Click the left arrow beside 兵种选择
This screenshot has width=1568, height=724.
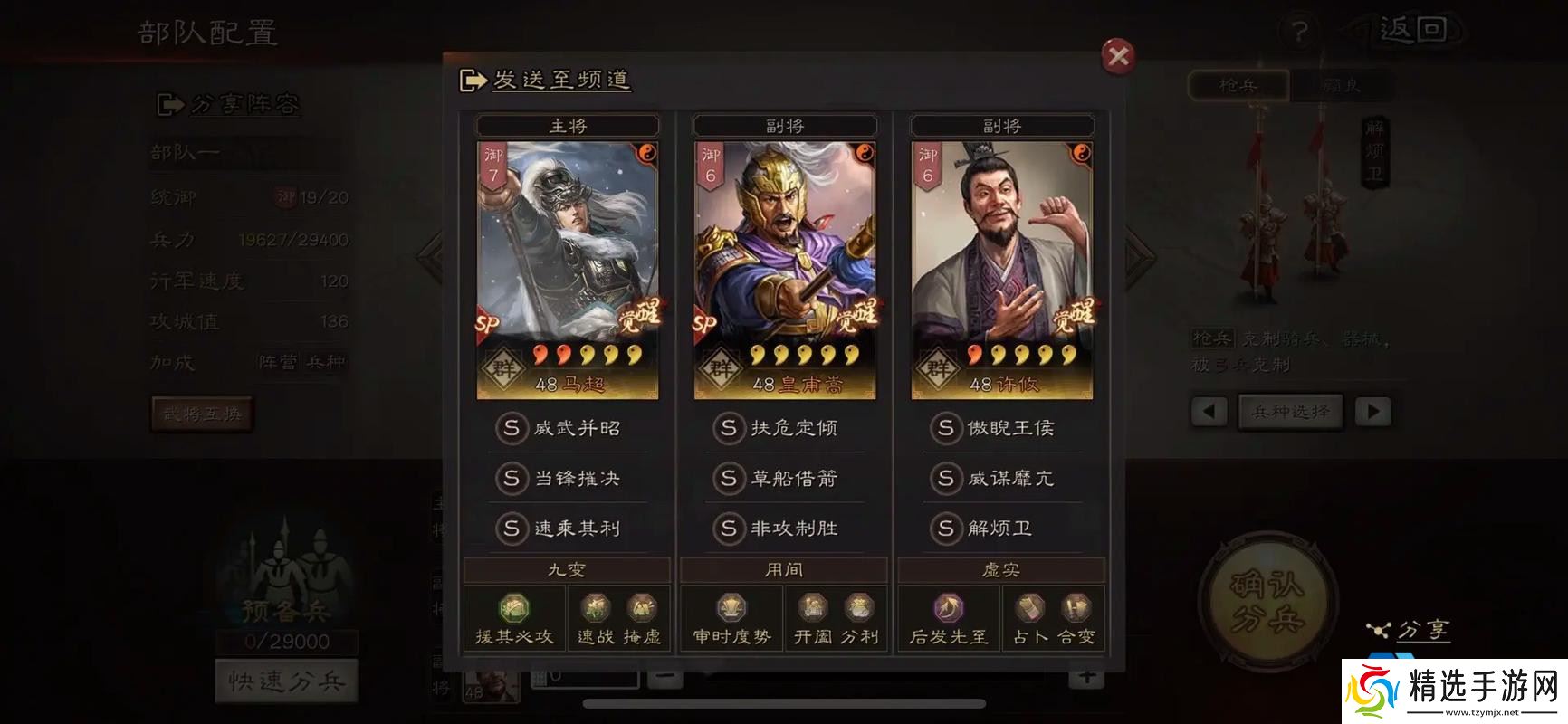[1209, 412]
